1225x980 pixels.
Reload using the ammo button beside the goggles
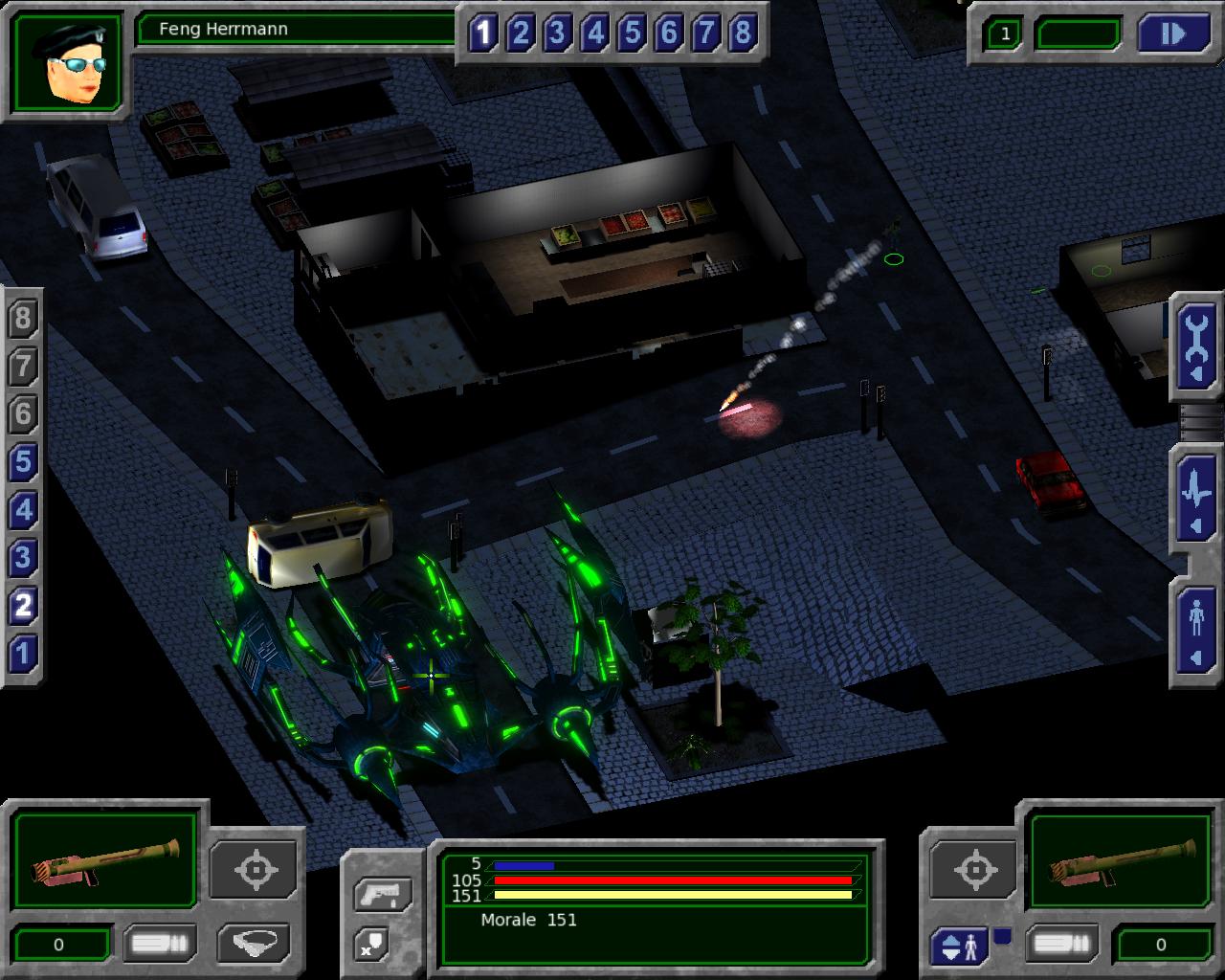point(160,944)
